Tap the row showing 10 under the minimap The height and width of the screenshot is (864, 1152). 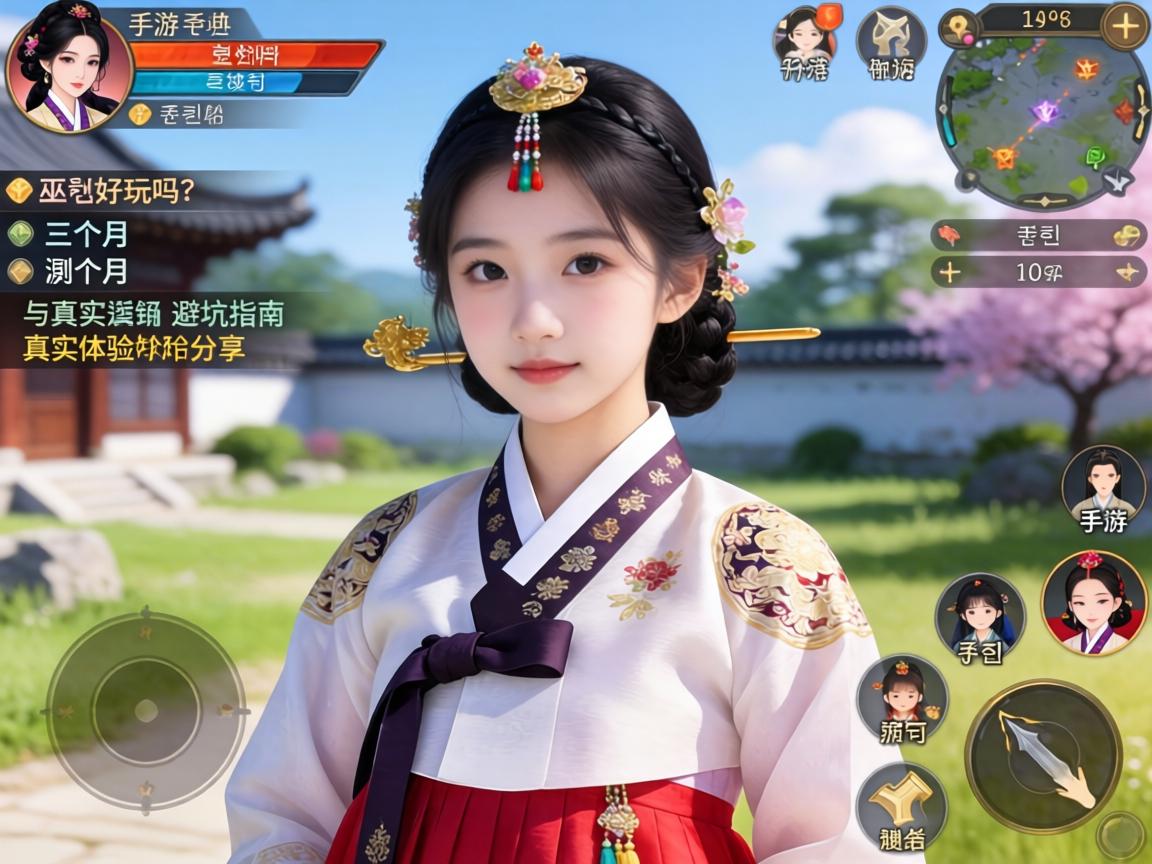tap(1040, 271)
